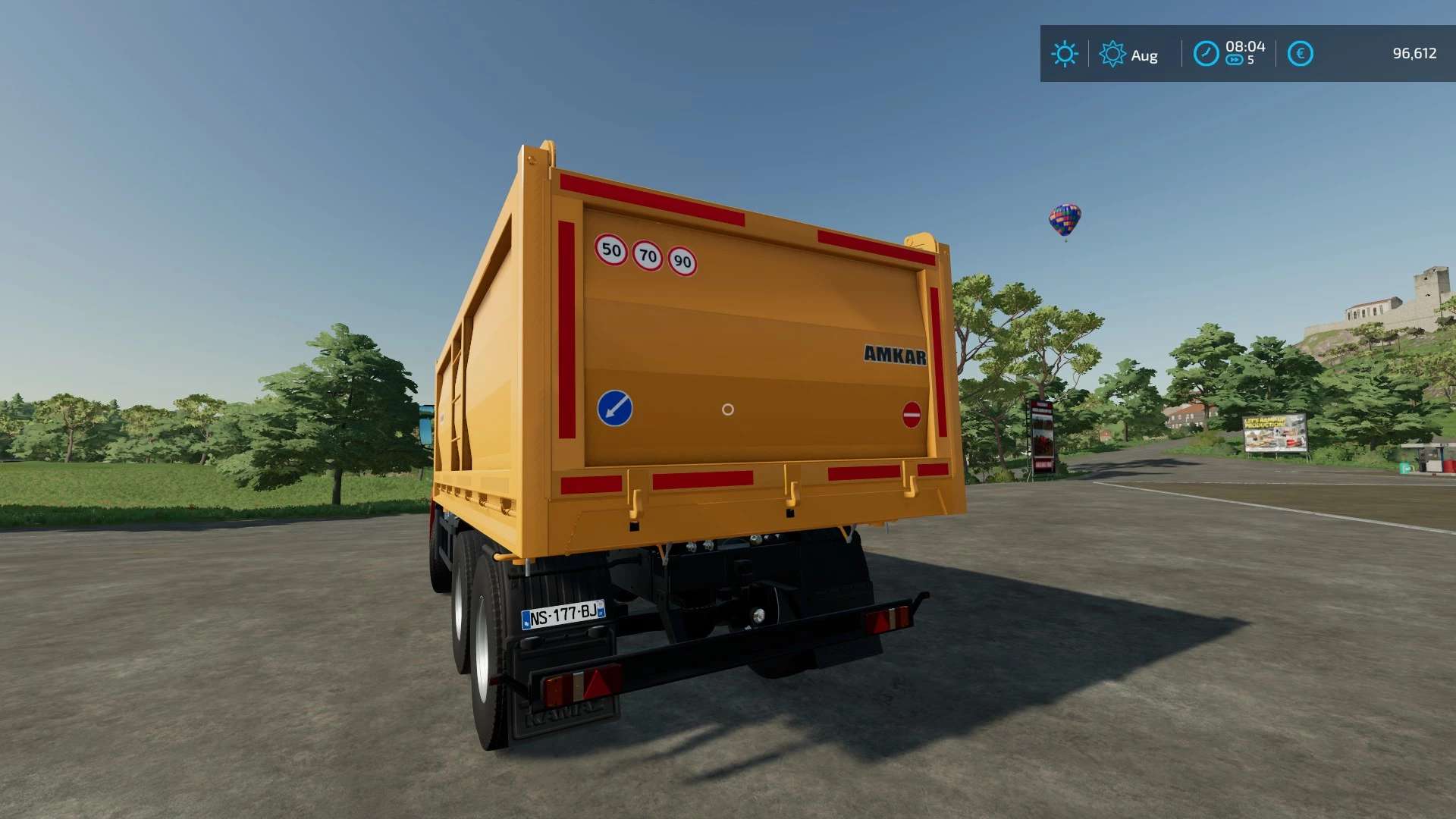Select the August season sun icon
Viewport: 1456px width, 819px height.
click(1112, 54)
